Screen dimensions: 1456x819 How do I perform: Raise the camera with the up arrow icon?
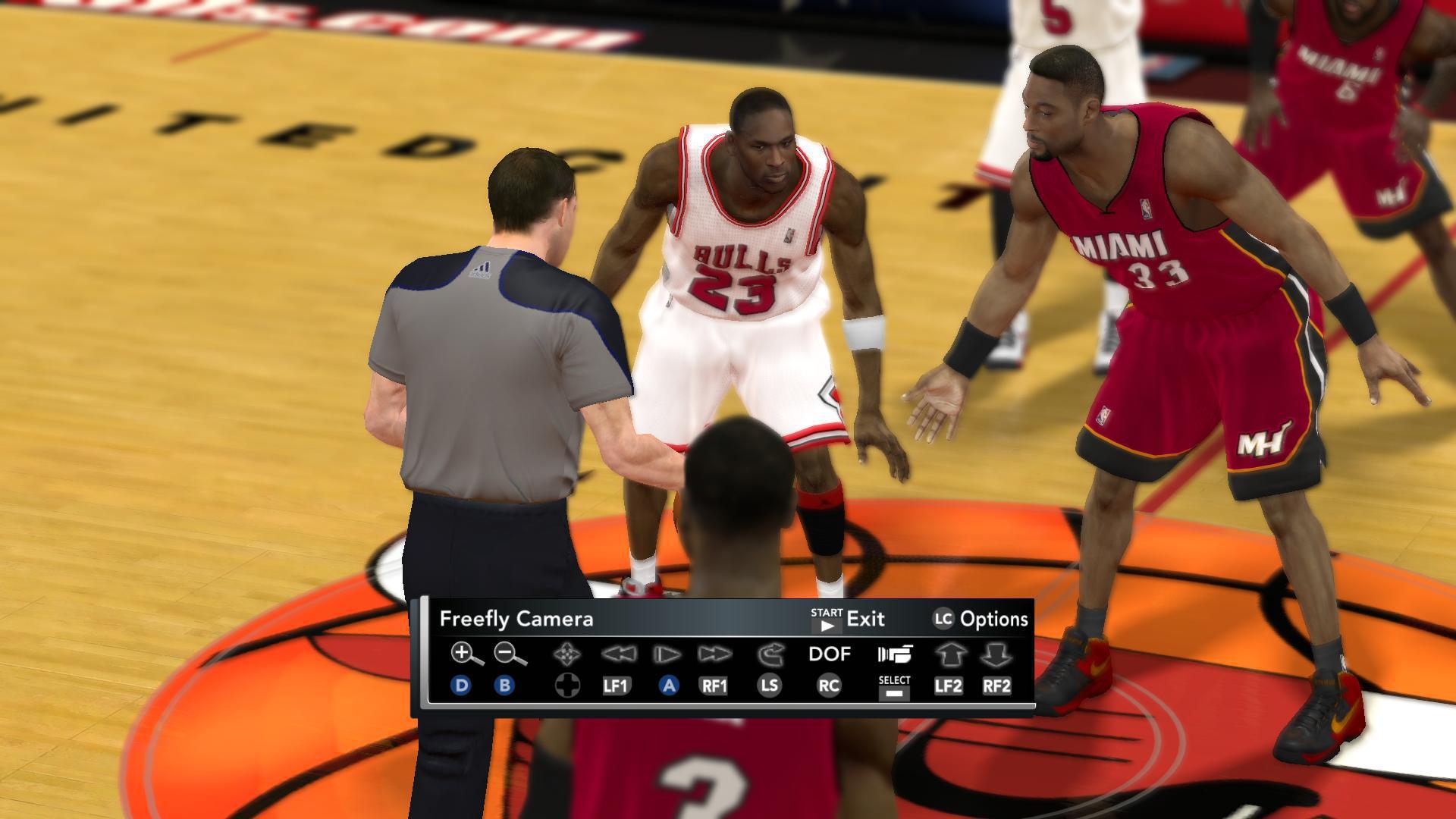point(948,654)
